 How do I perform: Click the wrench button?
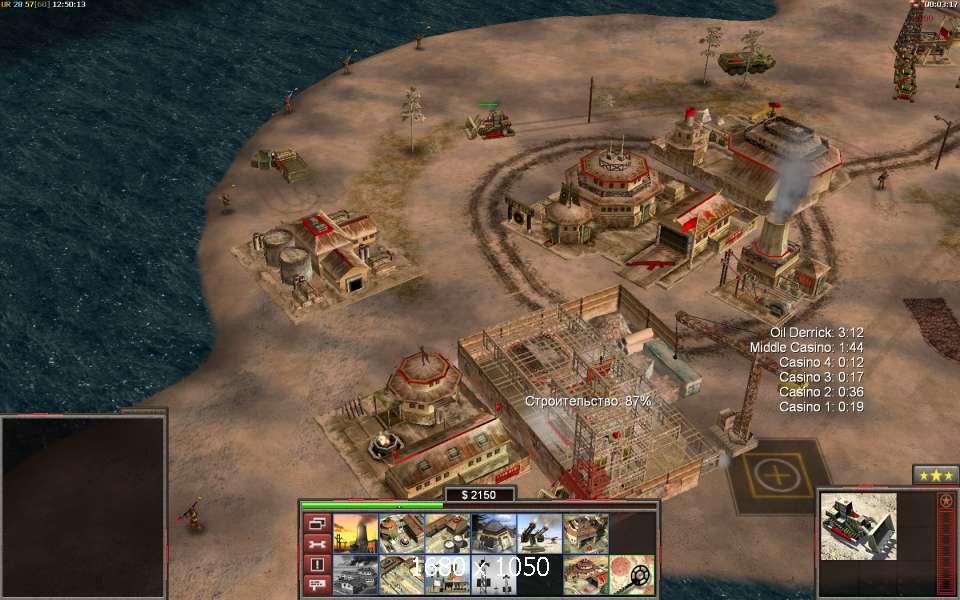317,544
